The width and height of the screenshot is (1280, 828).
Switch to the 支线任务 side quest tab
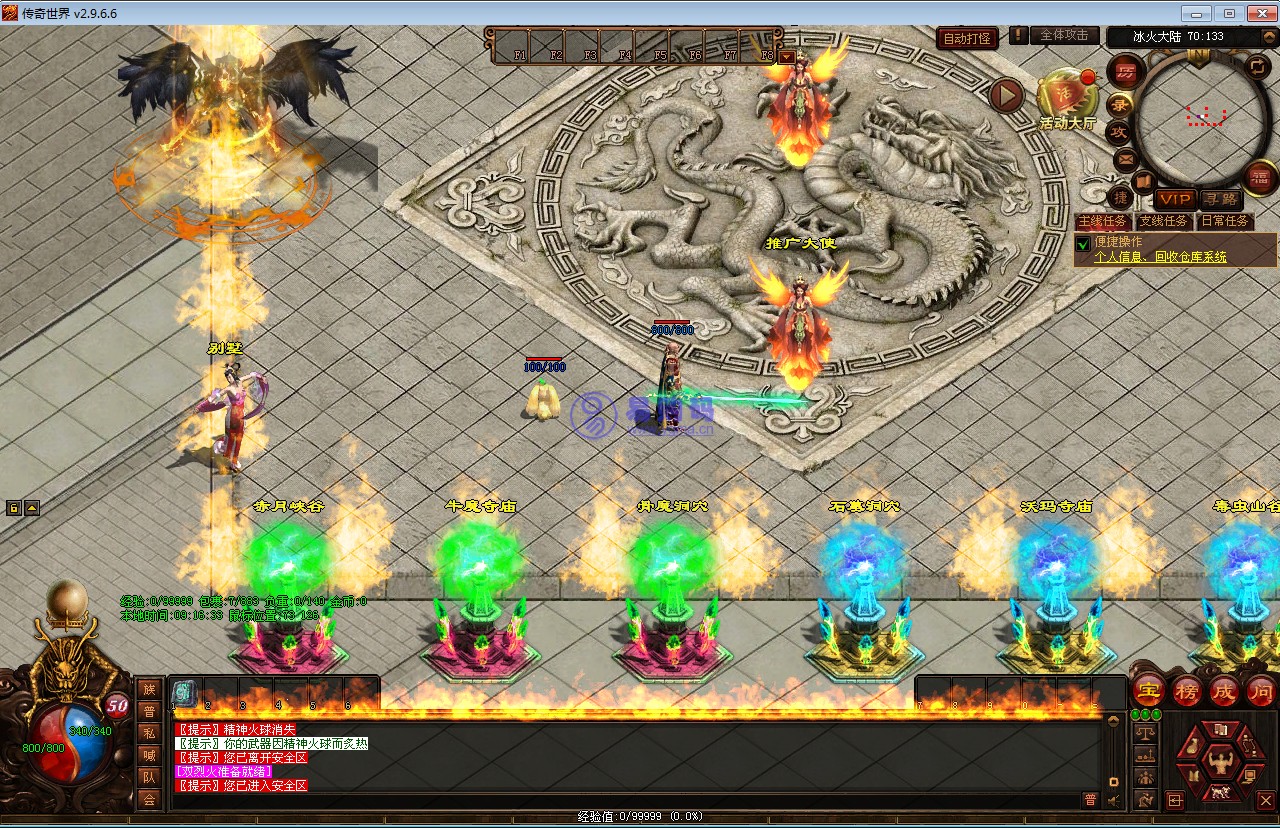[1164, 221]
